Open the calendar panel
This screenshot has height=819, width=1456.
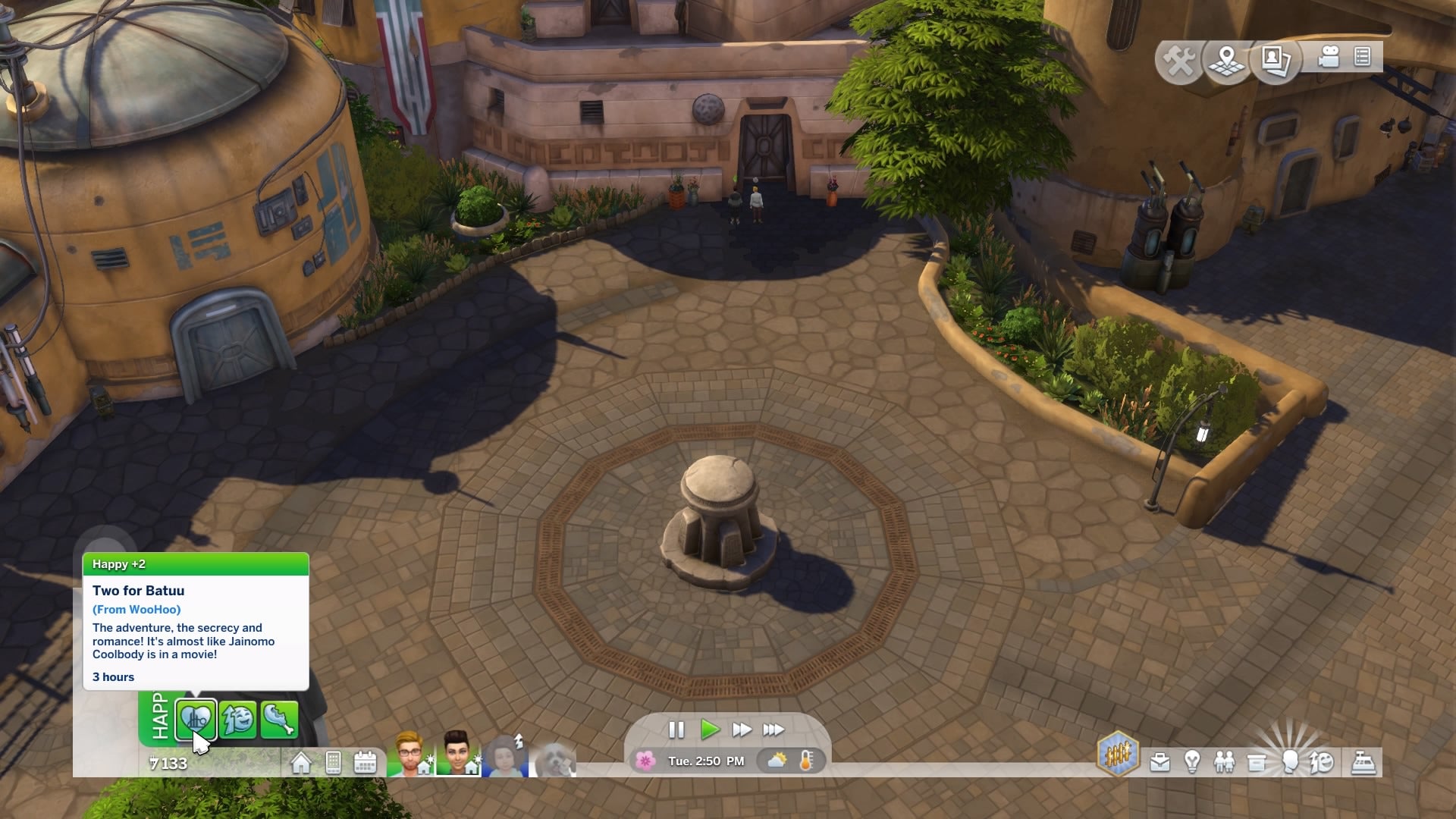coord(365,762)
